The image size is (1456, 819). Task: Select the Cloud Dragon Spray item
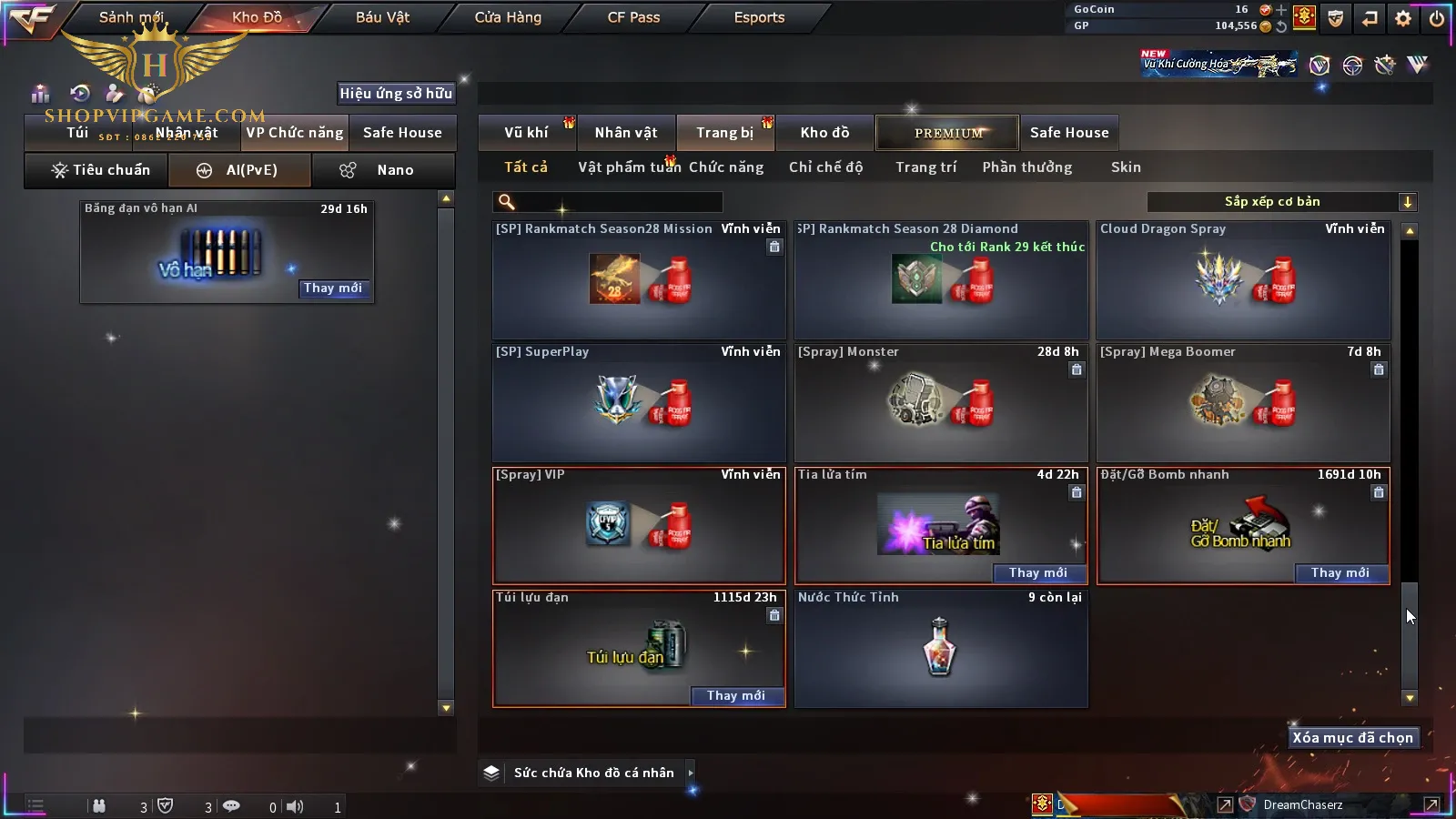(x=1243, y=280)
